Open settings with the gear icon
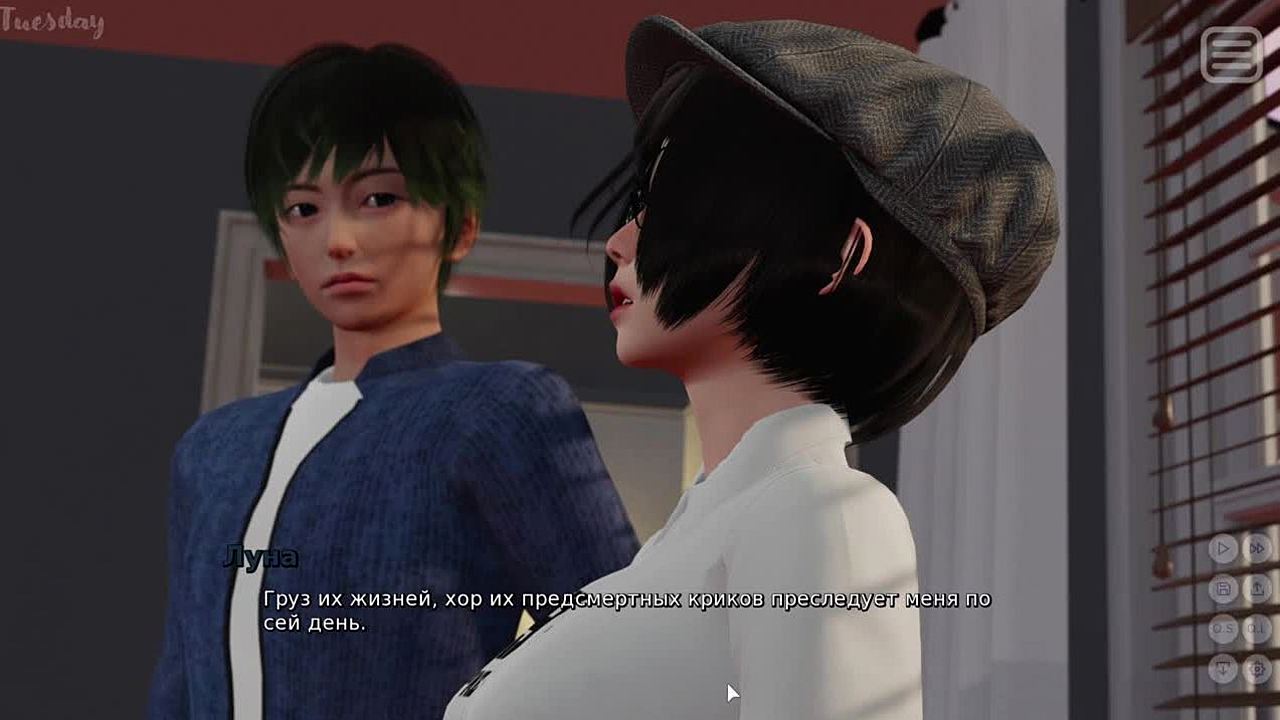 (1257, 668)
